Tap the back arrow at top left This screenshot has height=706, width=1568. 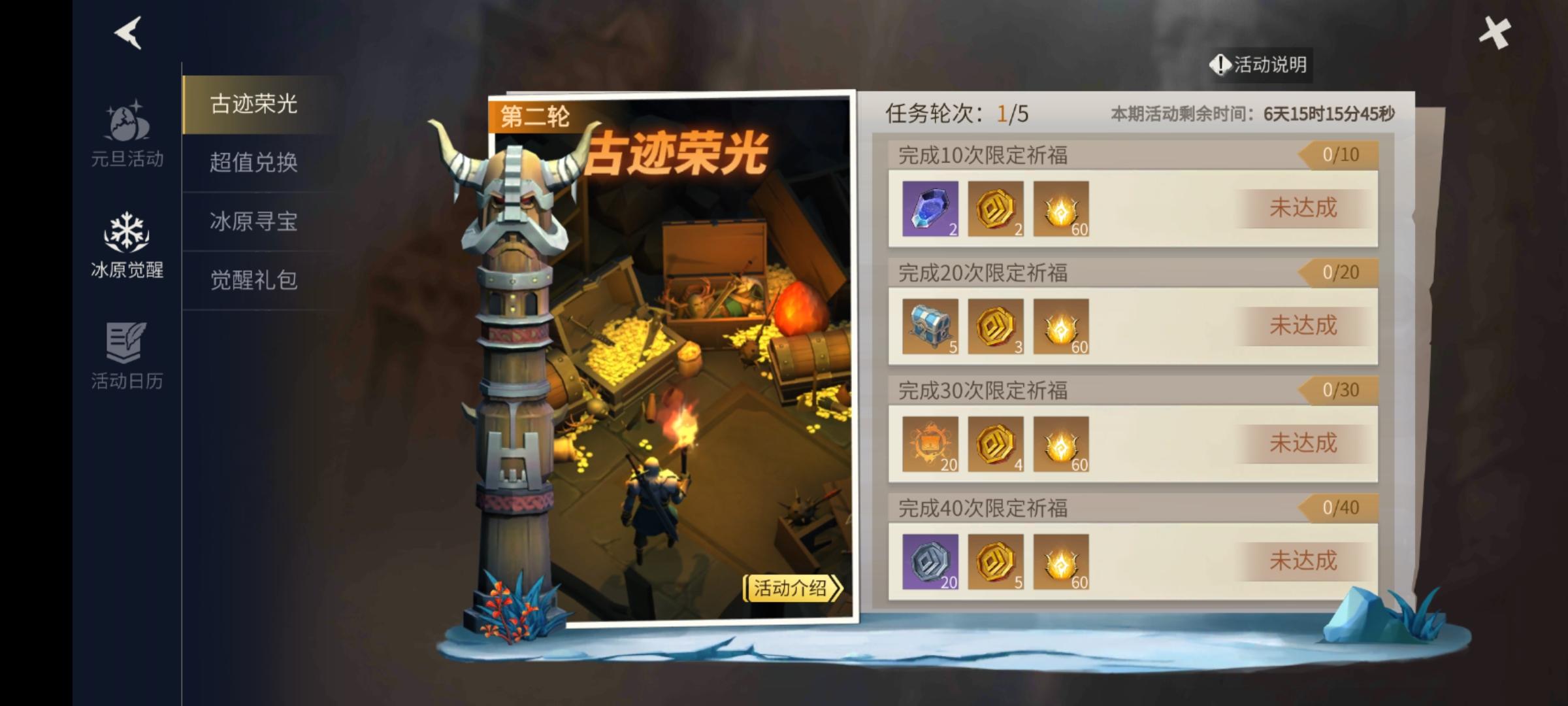(128, 34)
